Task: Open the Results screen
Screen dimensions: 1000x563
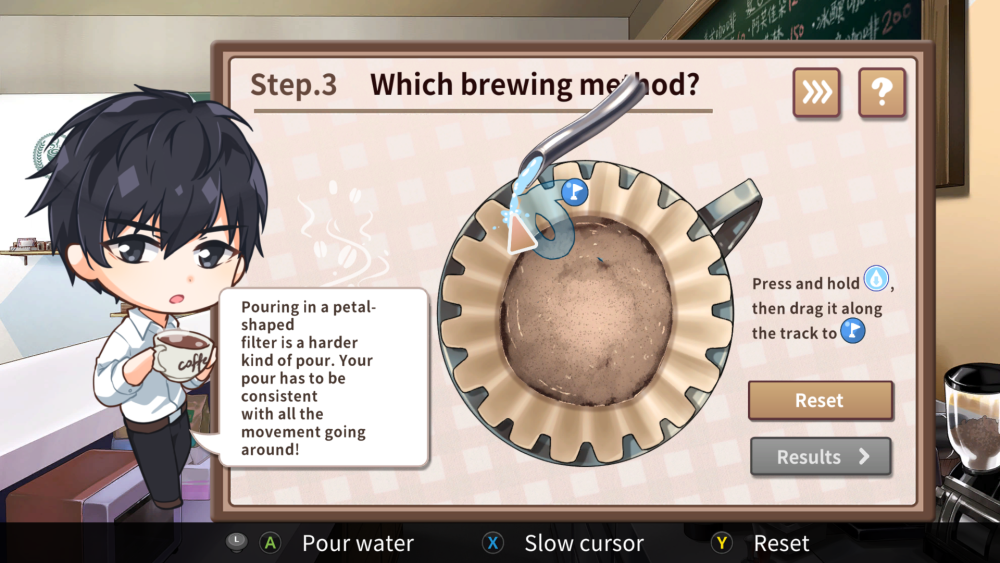Action: point(820,457)
